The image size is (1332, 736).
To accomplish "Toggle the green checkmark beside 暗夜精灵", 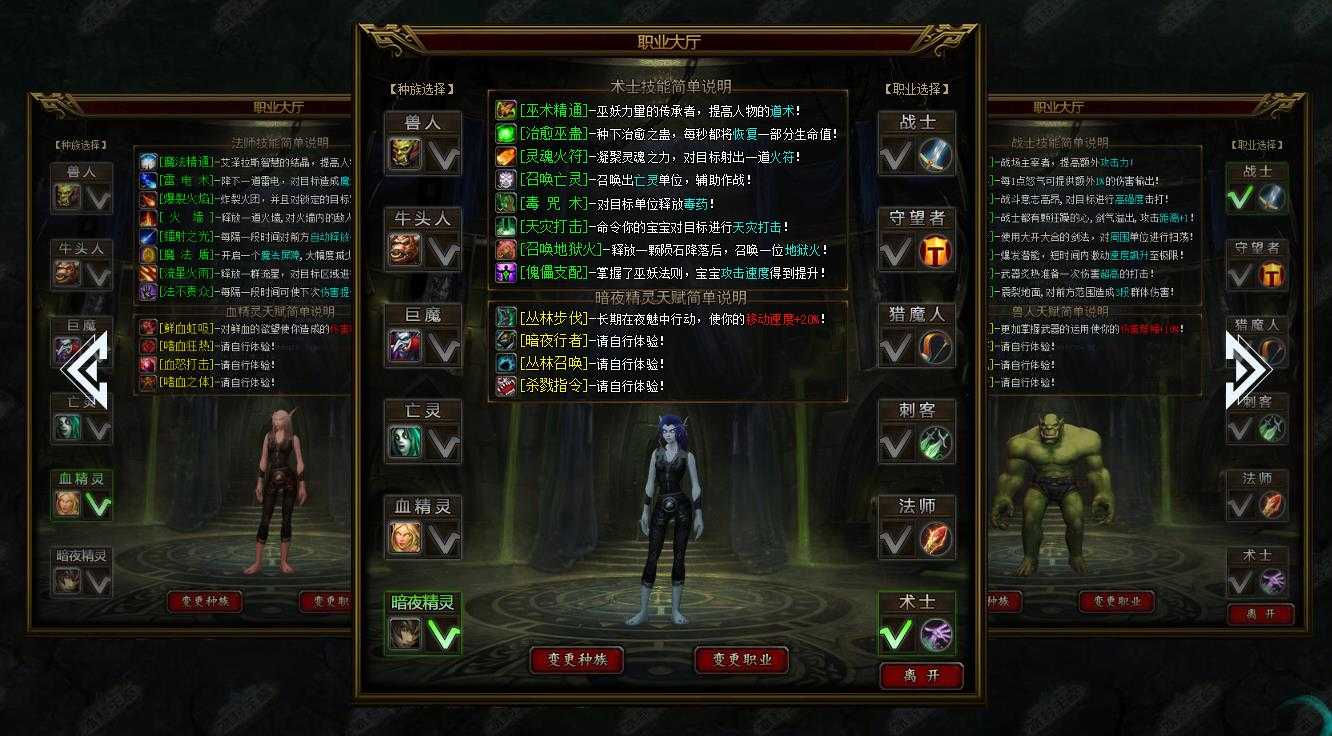I will pos(446,633).
